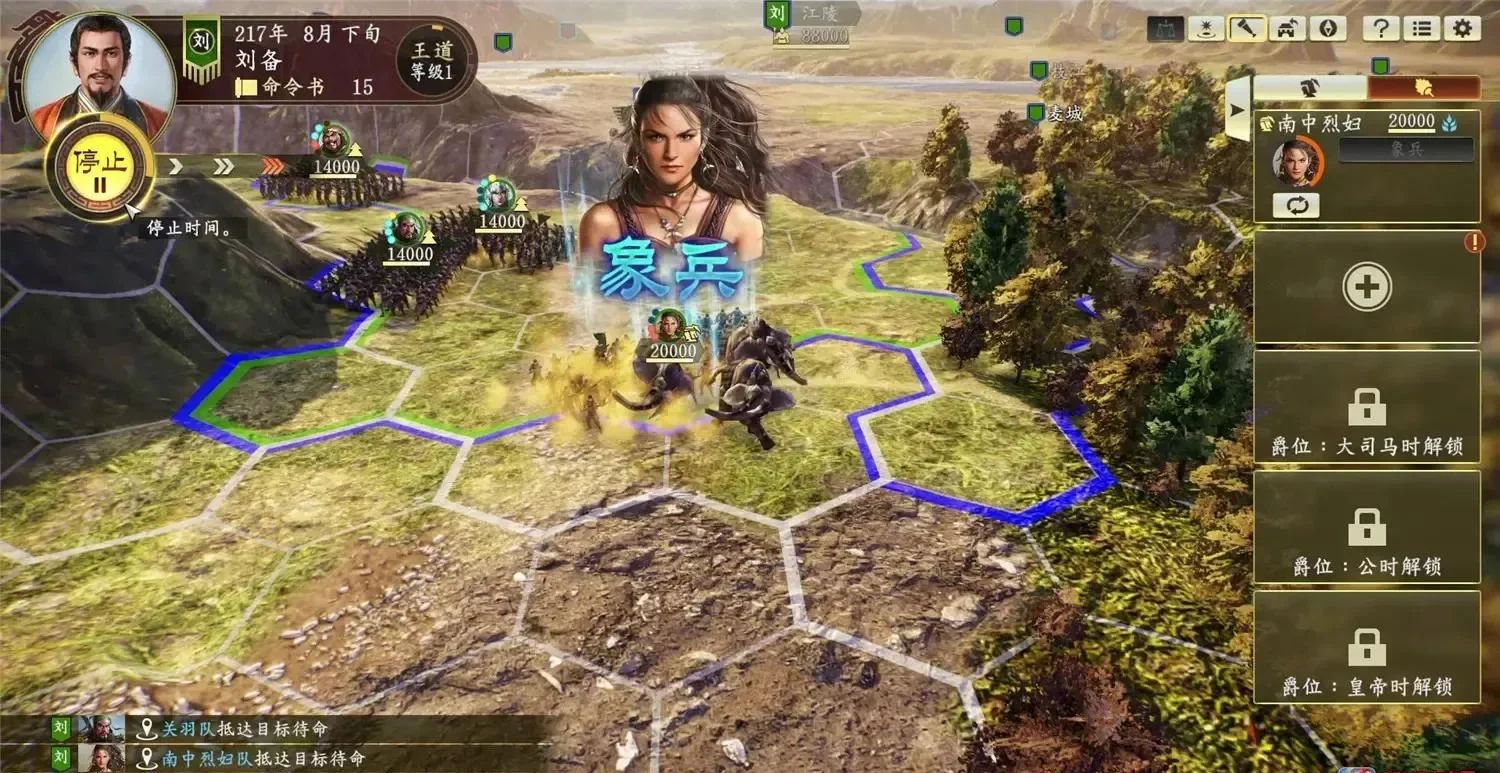This screenshot has width=1500, height=773.
Task: Set game speed to double arrow
Action: click(x=223, y=166)
